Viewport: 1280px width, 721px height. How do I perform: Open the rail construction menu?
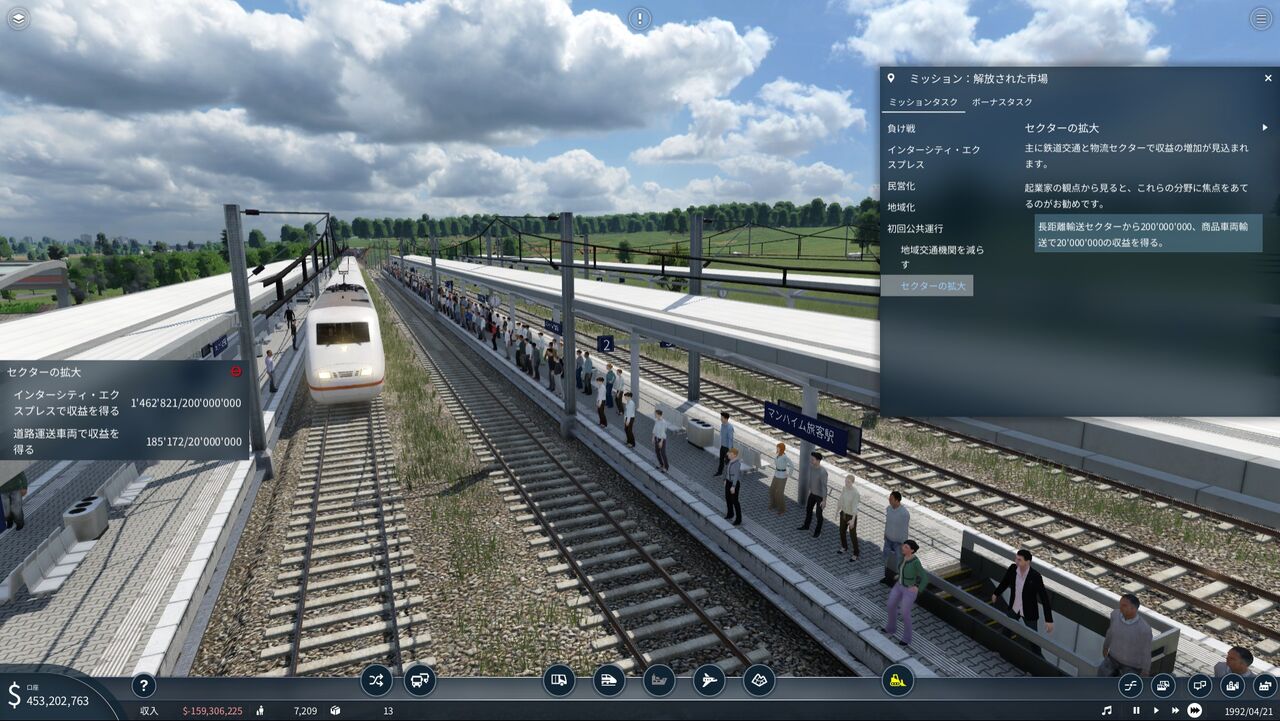click(x=609, y=681)
